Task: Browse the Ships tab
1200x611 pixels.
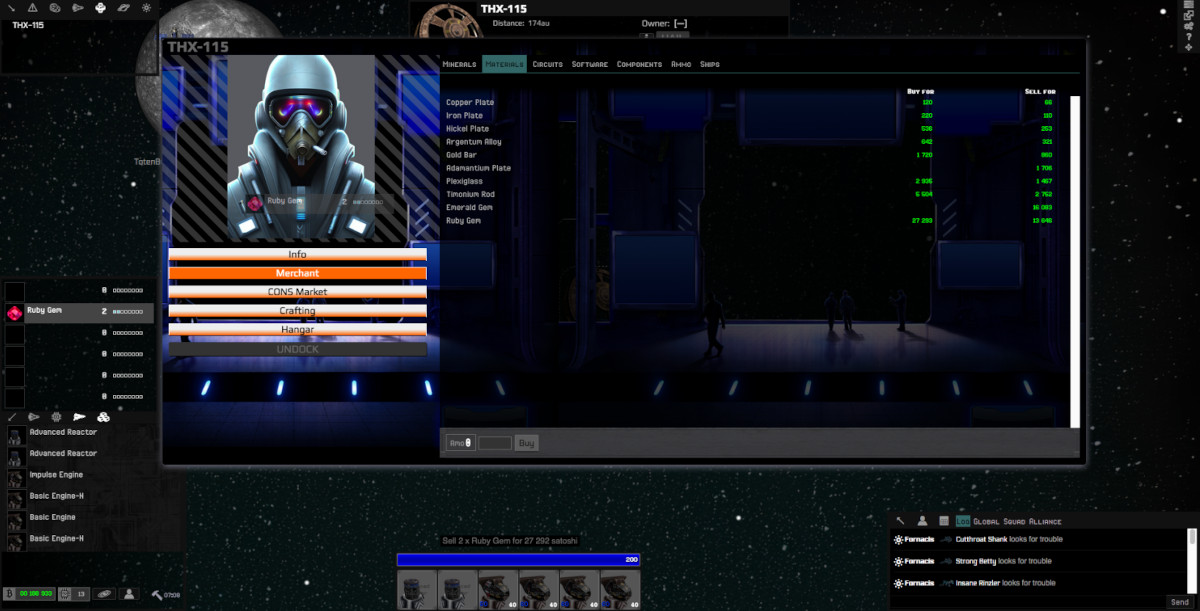Action: 709,64
